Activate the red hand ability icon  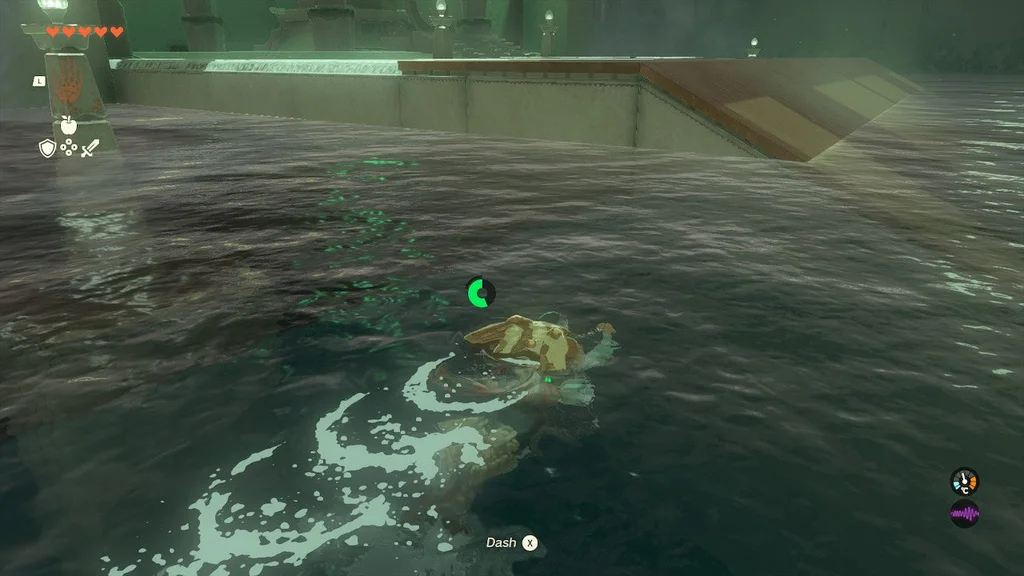[69, 88]
